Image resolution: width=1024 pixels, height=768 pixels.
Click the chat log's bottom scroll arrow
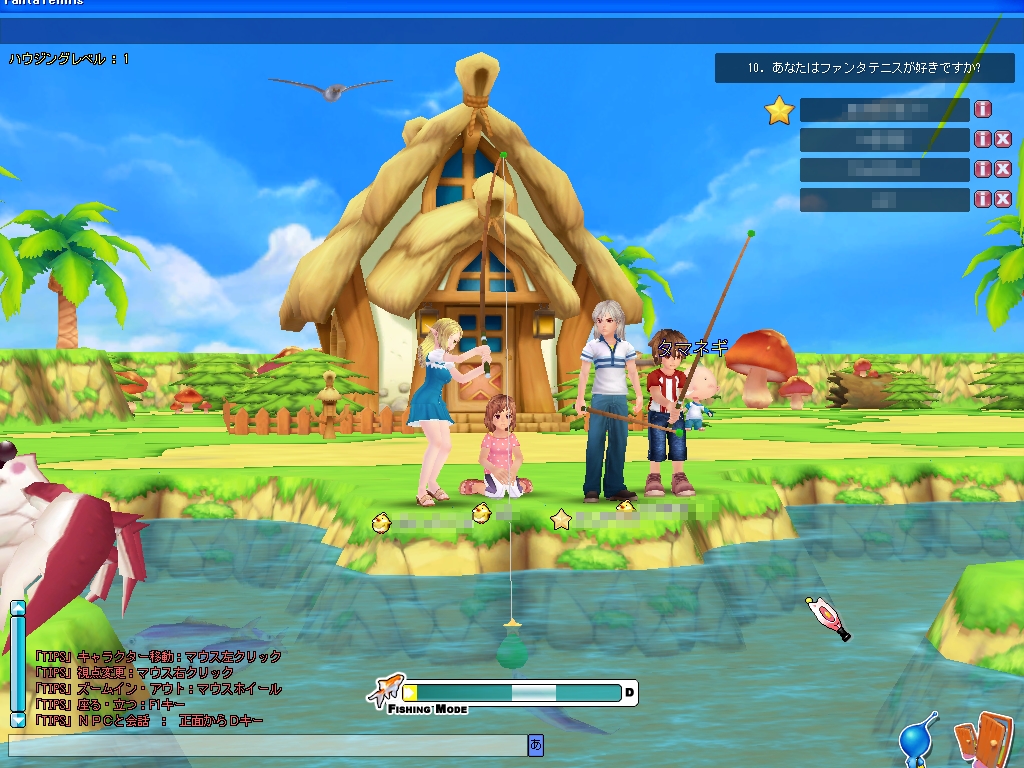[17, 719]
